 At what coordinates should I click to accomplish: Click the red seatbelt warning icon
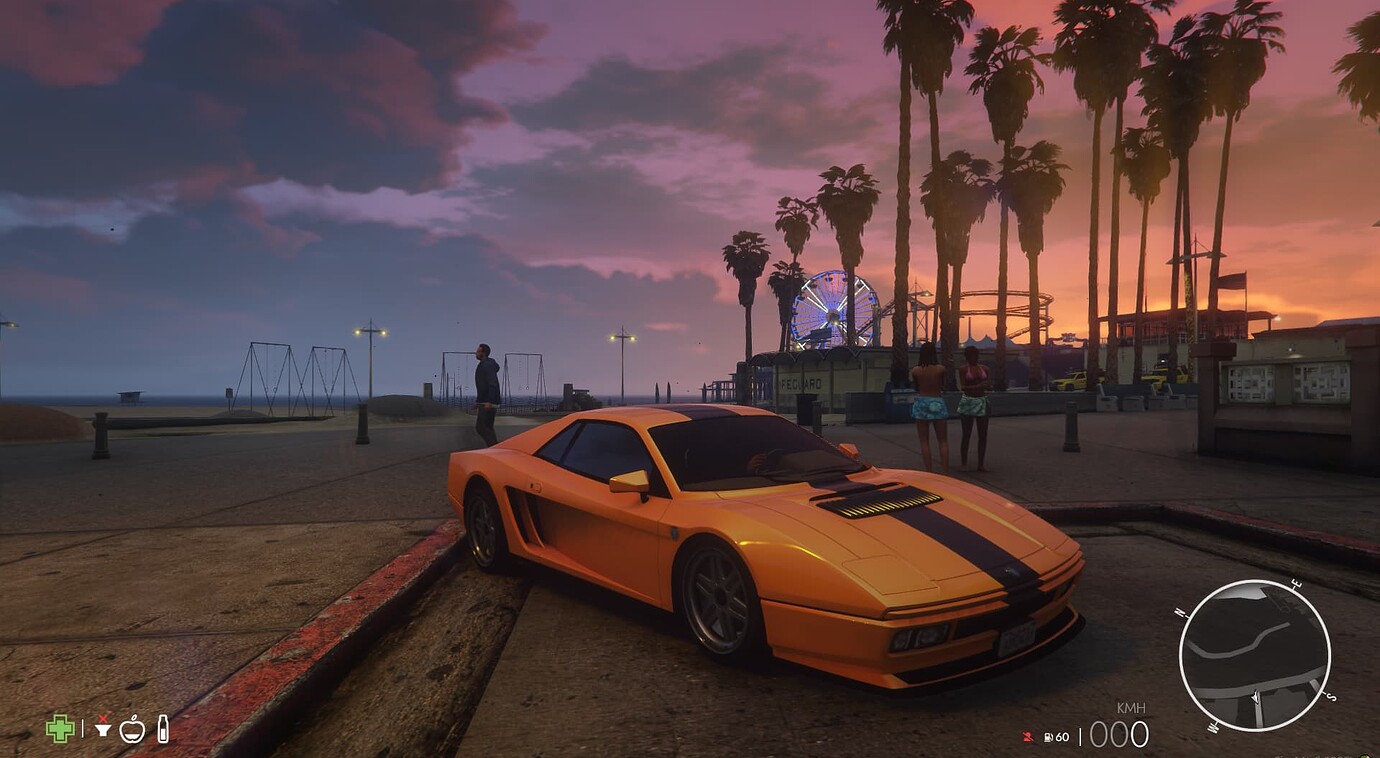[1027, 737]
